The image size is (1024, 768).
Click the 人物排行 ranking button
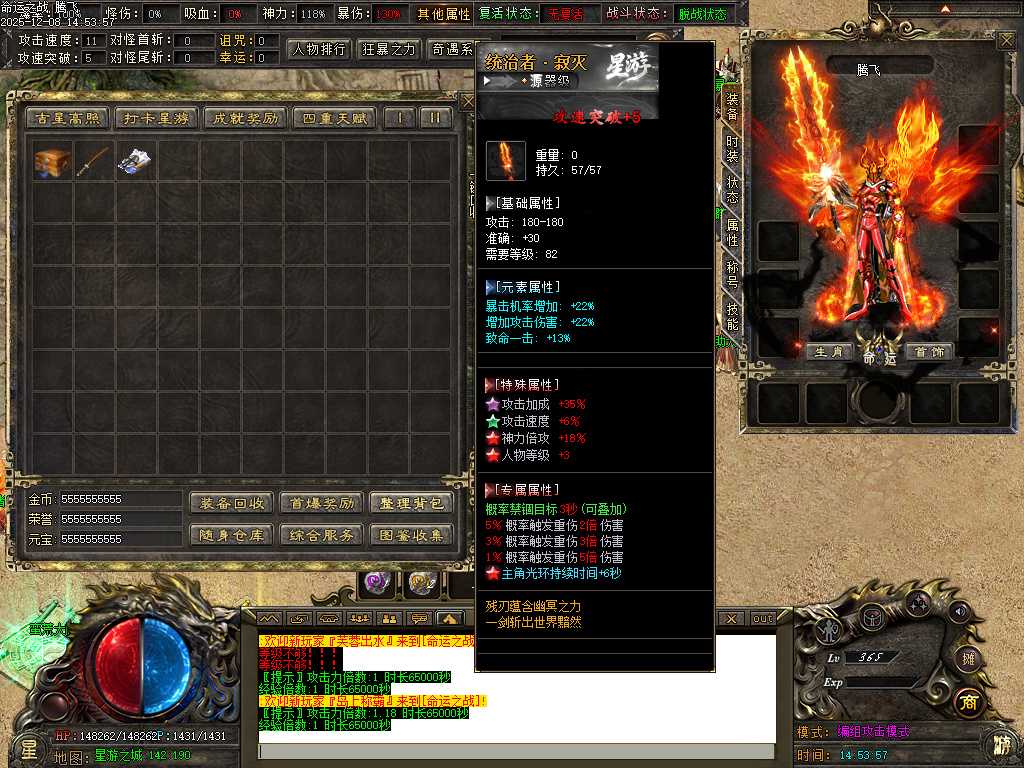(320, 49)
